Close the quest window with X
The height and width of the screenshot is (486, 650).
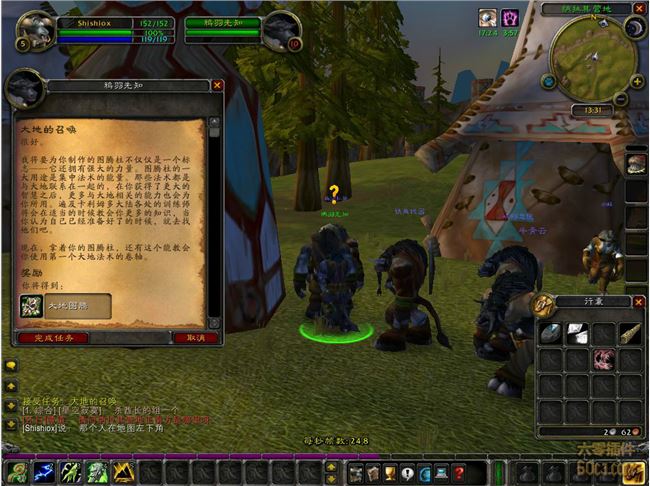217,86
